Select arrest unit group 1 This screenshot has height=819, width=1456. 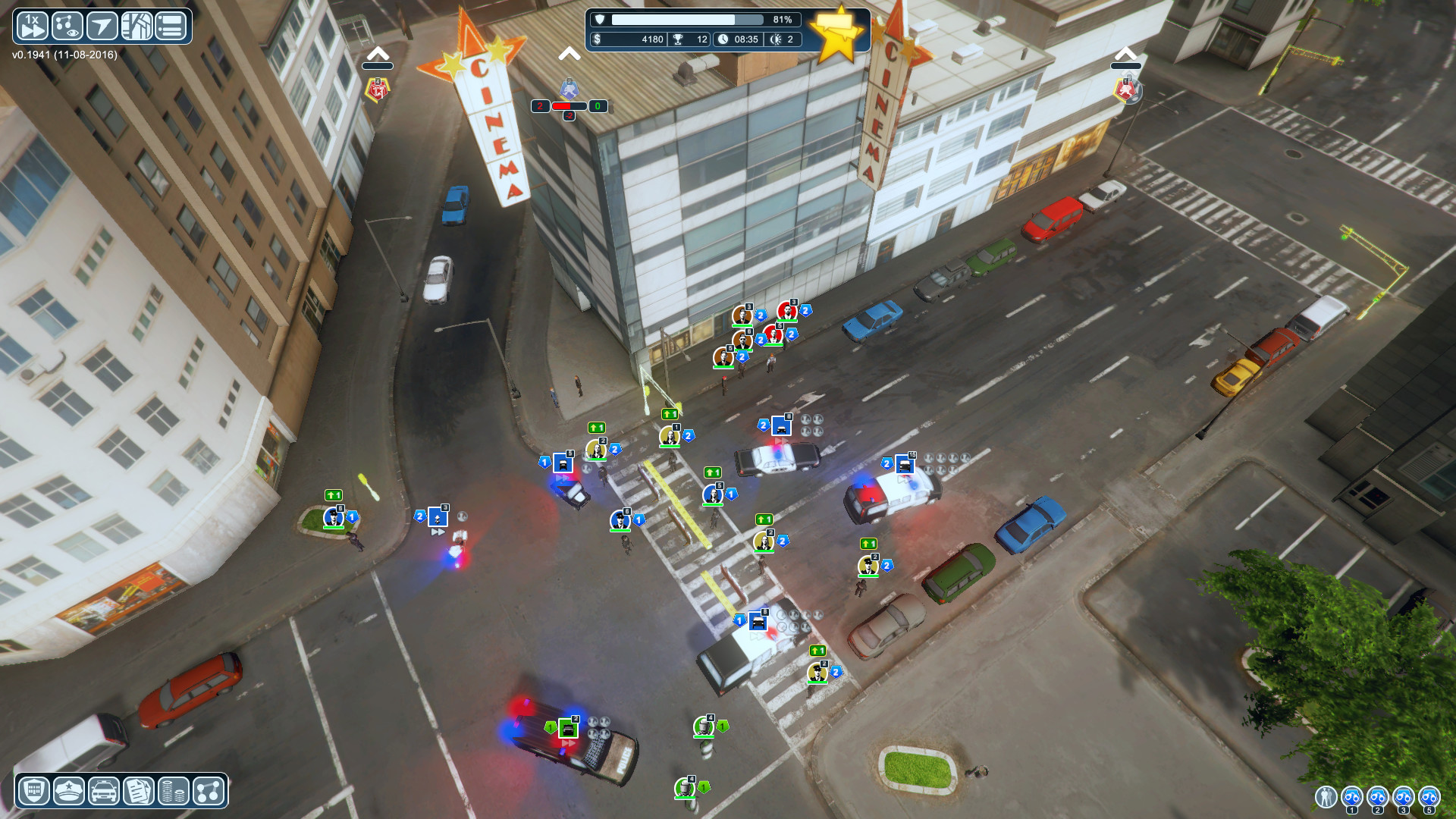point(1352,796)
